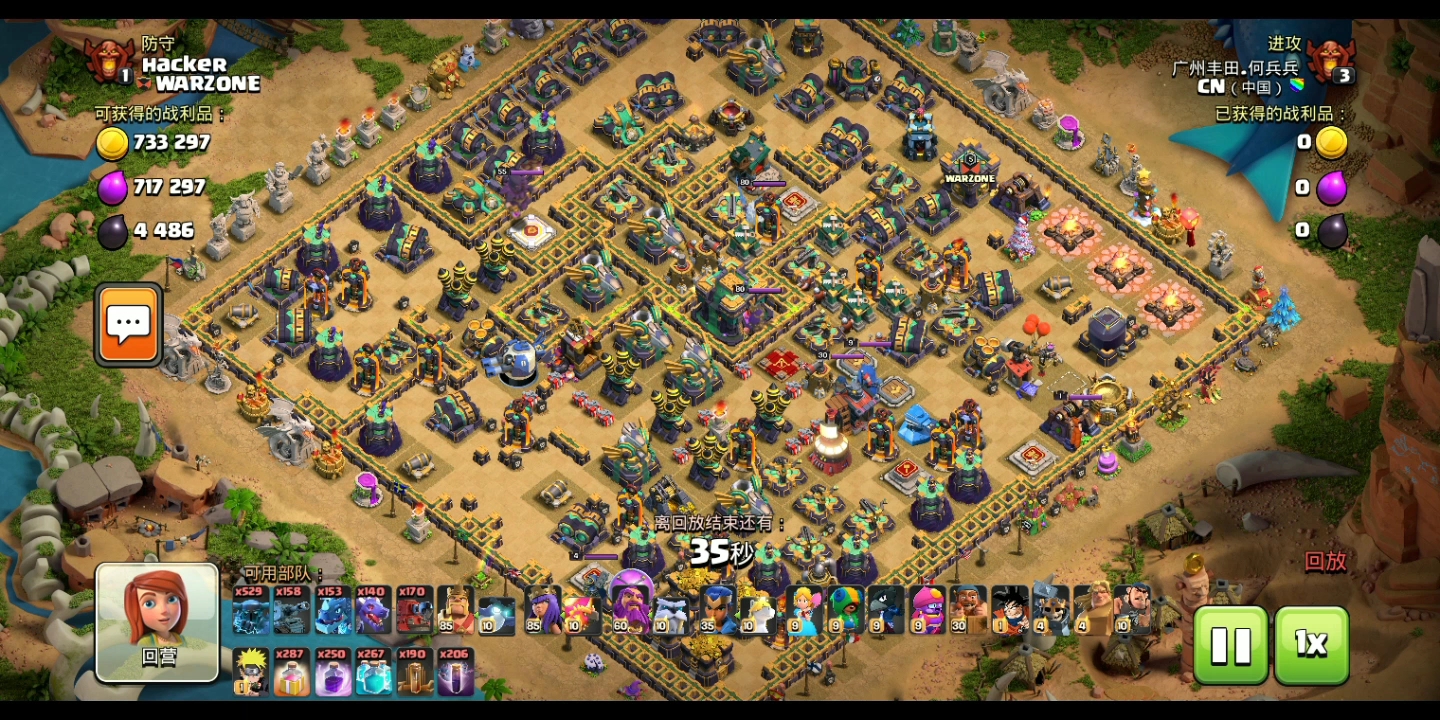Image resolution: width=1440 pixels, height=720 pixels.
Task: Return home with the villager 回营 button
Action: (x=157, y=621)
